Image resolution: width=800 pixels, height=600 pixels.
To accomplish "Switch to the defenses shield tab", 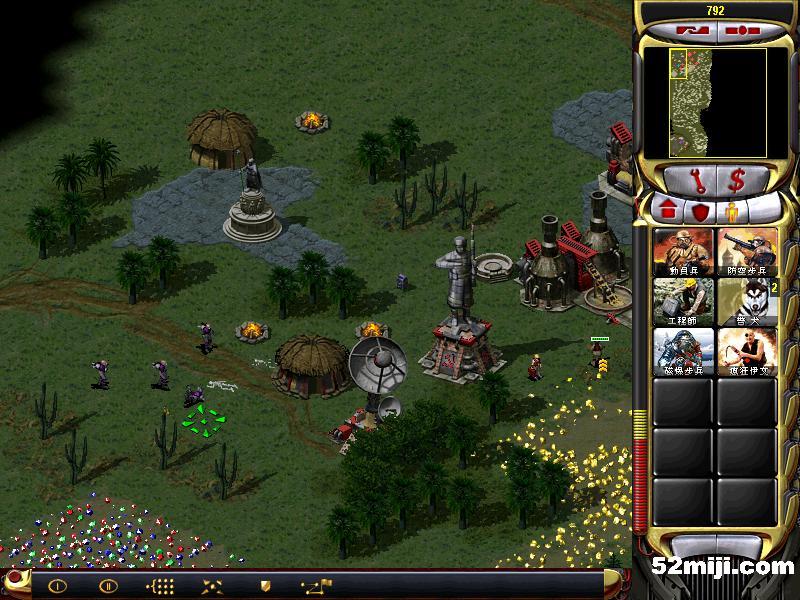I will point(700,212).
